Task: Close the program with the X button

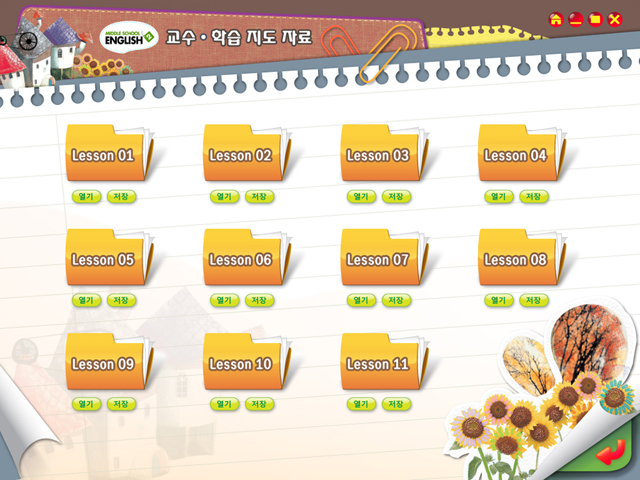Action: pos(615,19)
